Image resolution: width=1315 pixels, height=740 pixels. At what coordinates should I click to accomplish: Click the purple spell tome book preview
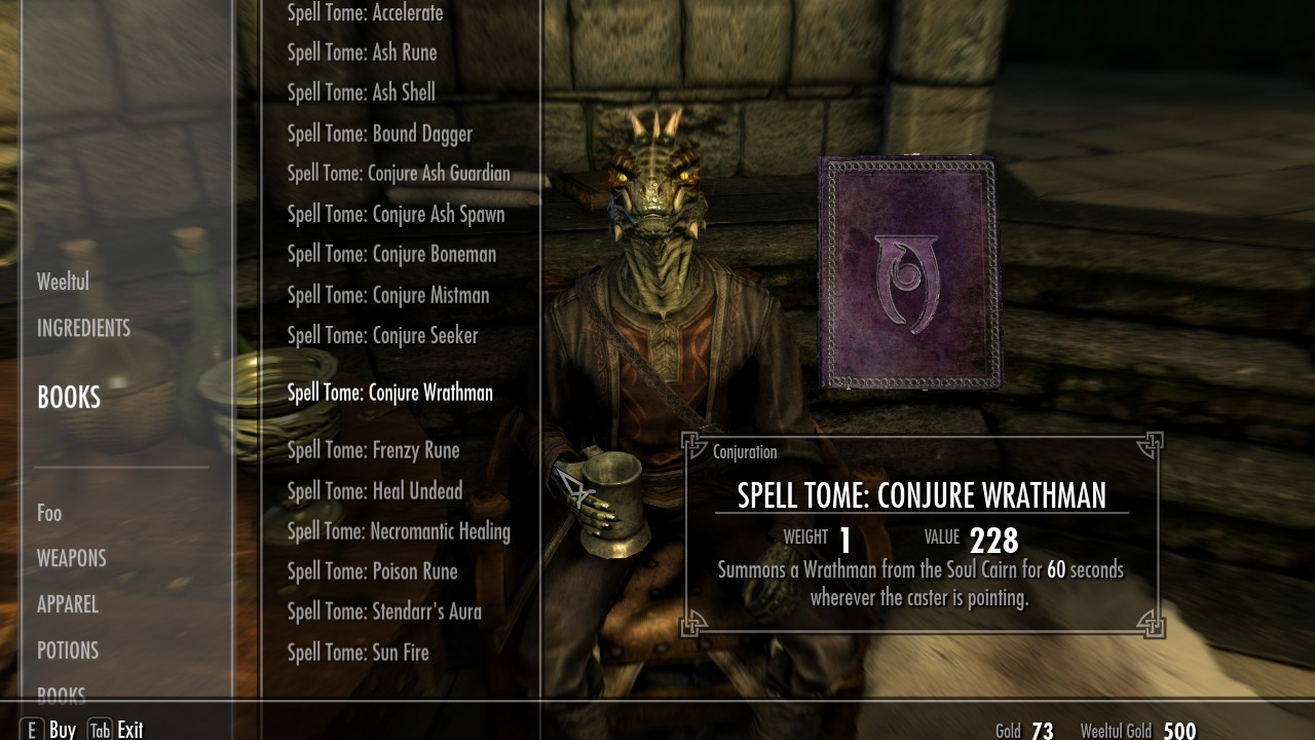[x=908, y=277]
